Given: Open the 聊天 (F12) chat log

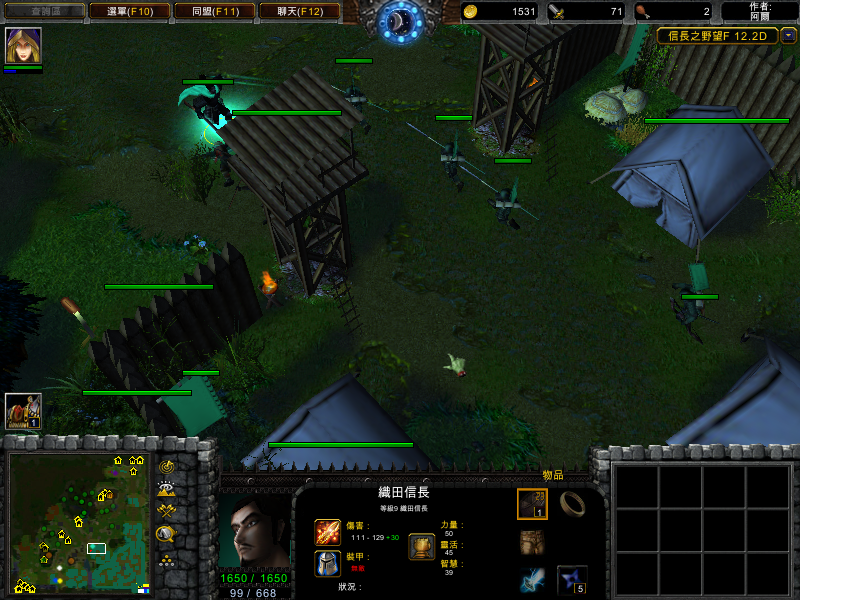Looking at the screenshot, I should click(298, 11).
